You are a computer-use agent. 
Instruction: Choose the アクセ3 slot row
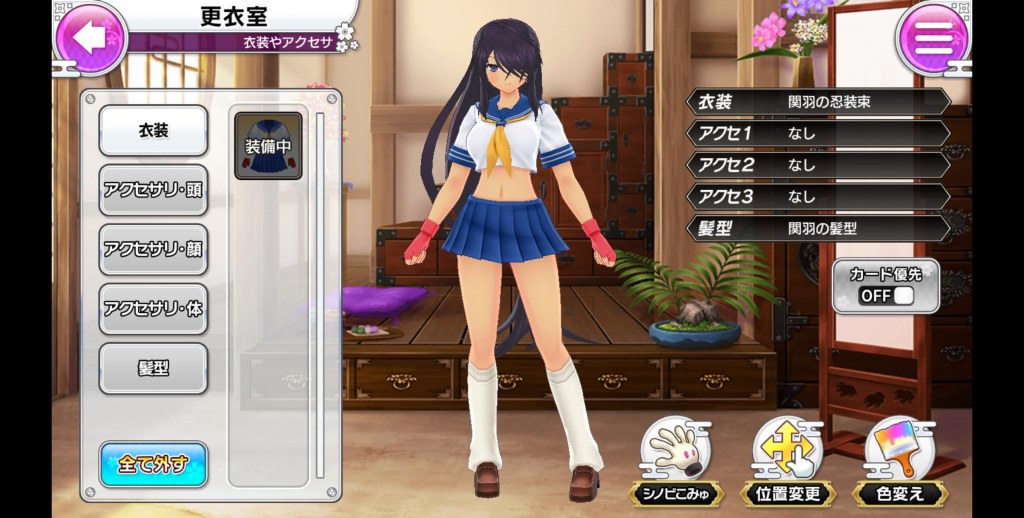click(x=817, y=196)
